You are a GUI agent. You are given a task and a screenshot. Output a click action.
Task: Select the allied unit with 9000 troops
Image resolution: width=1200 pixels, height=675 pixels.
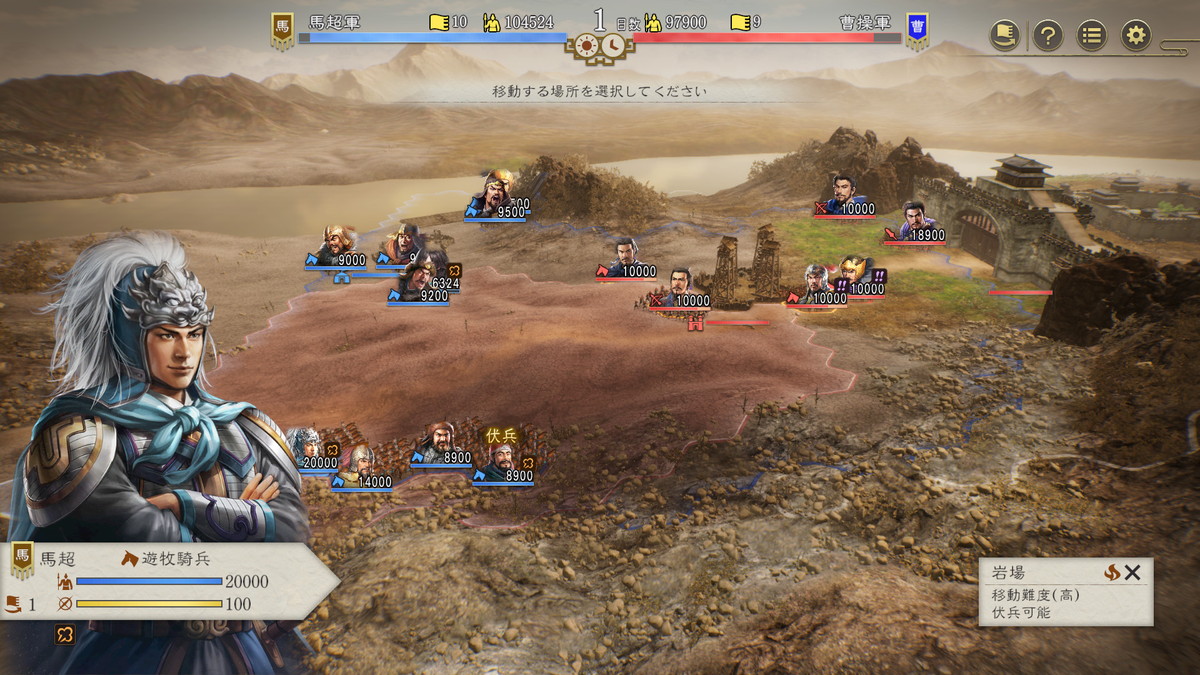(x=338, y=245)
